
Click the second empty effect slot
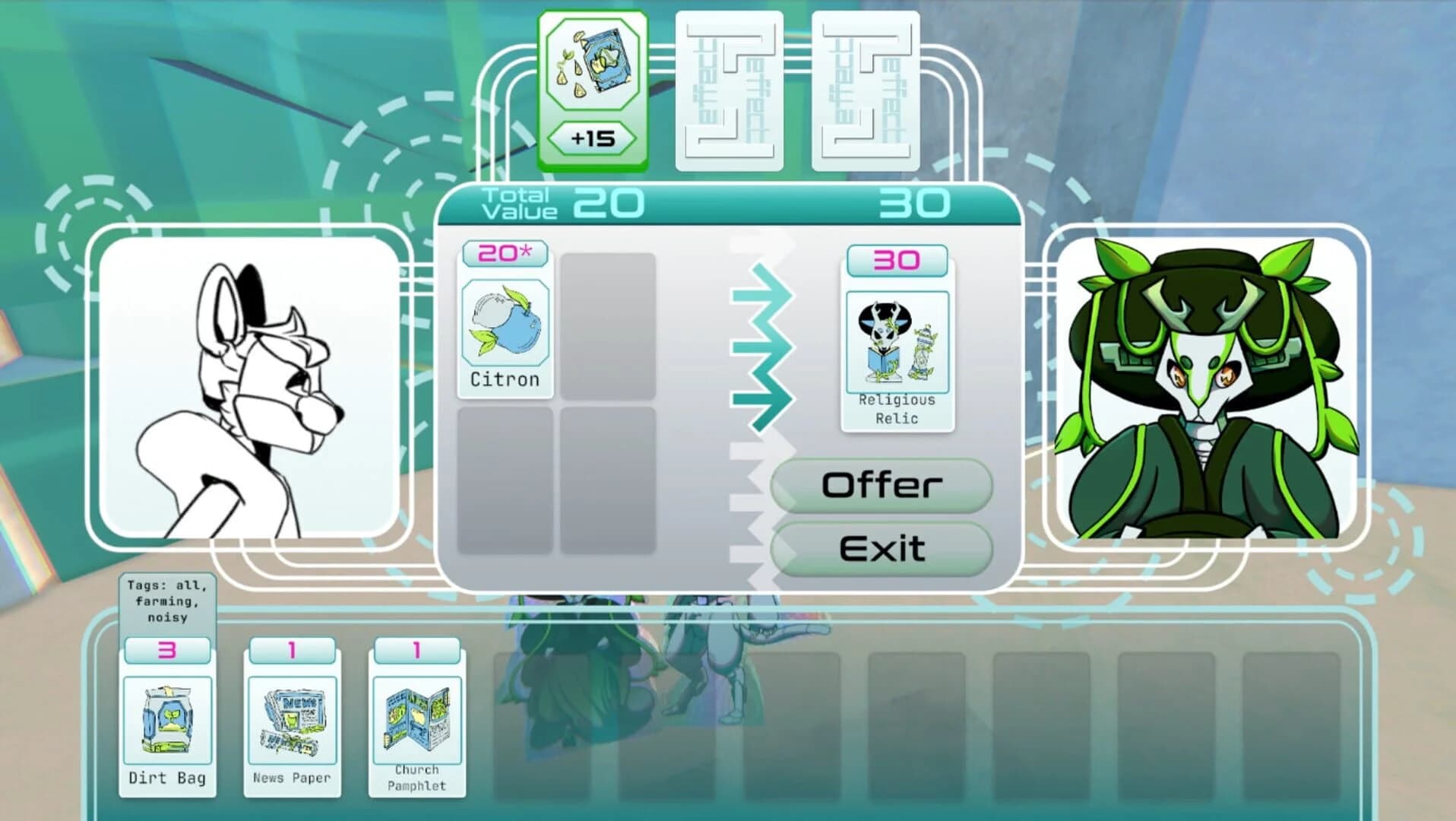click(867, 90)
